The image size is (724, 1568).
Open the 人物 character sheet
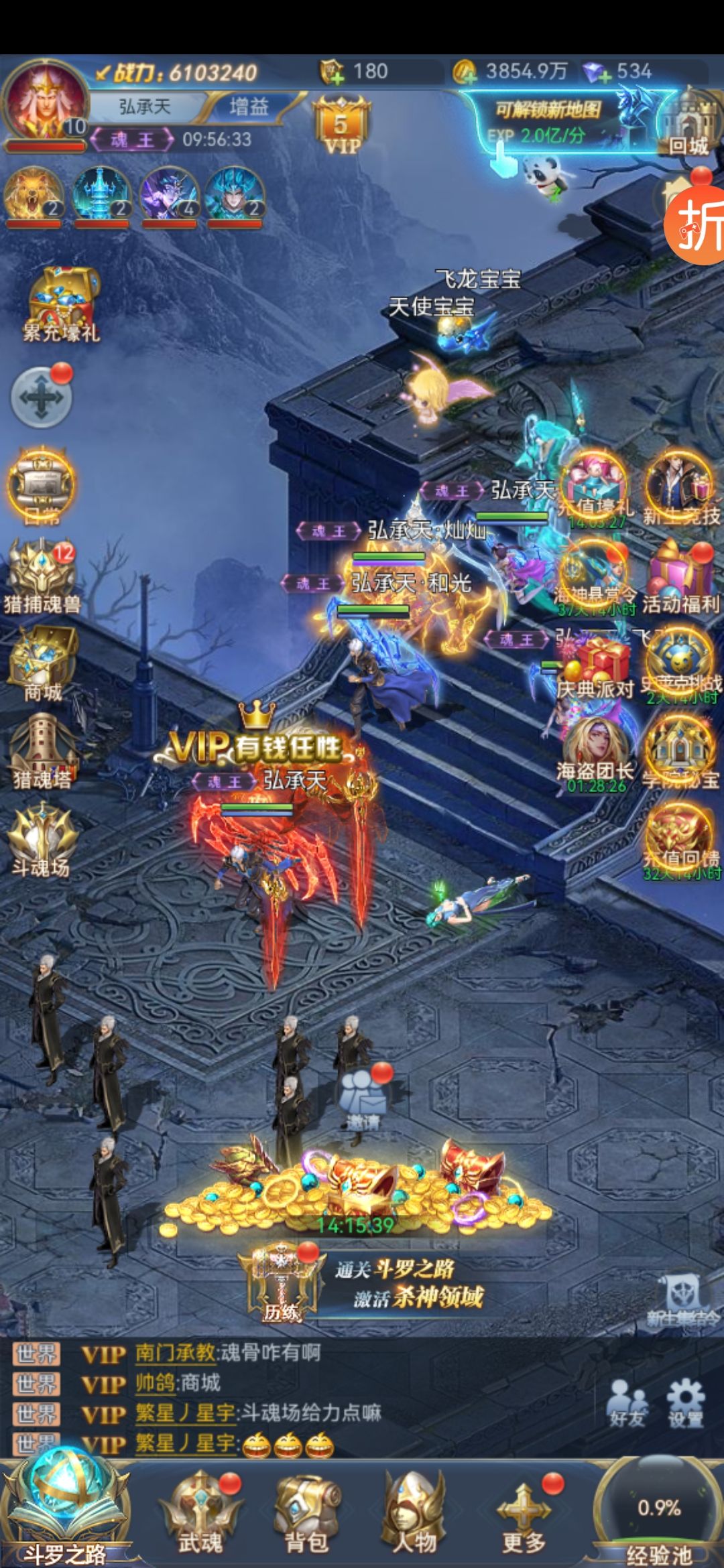point(414,1512)
